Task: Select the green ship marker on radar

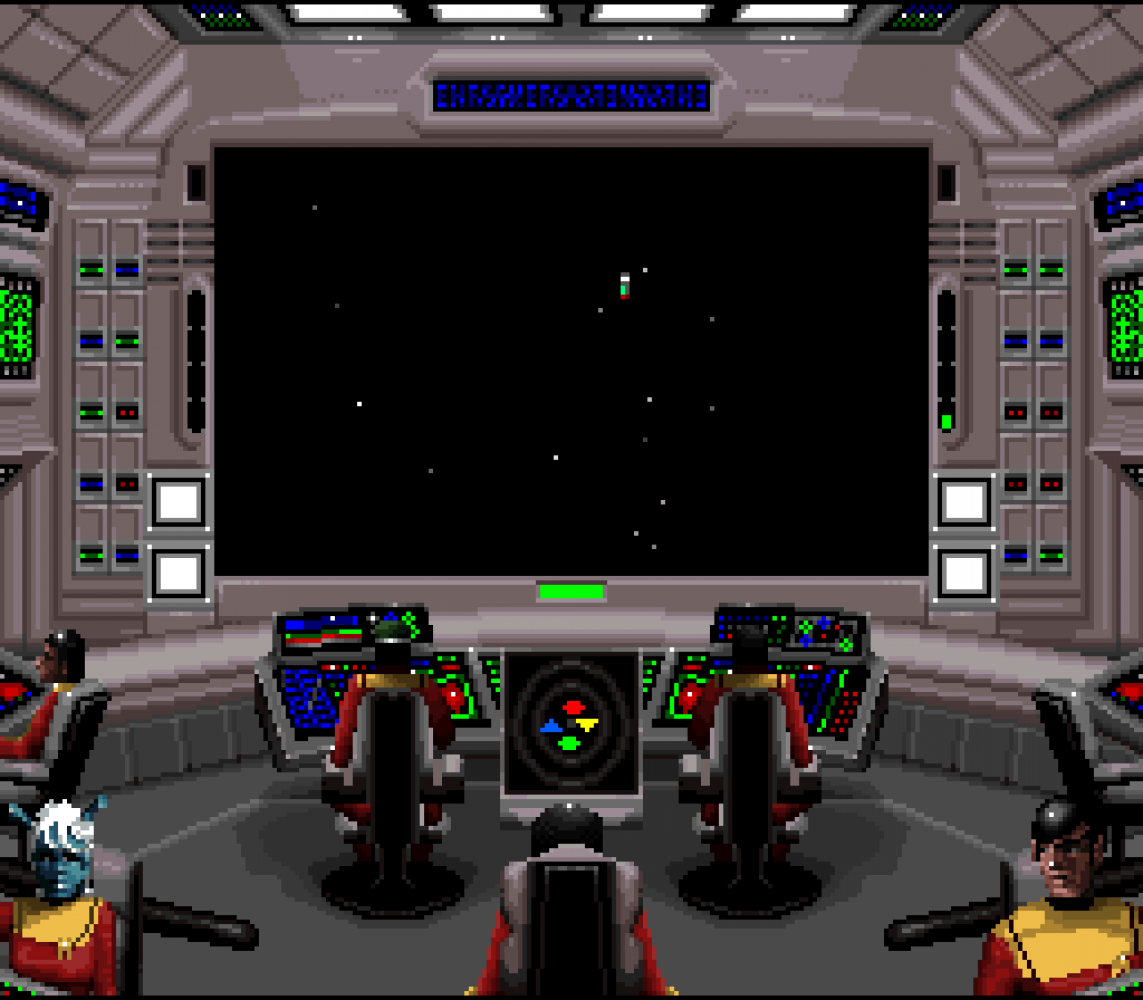Action: click(569, 742)
